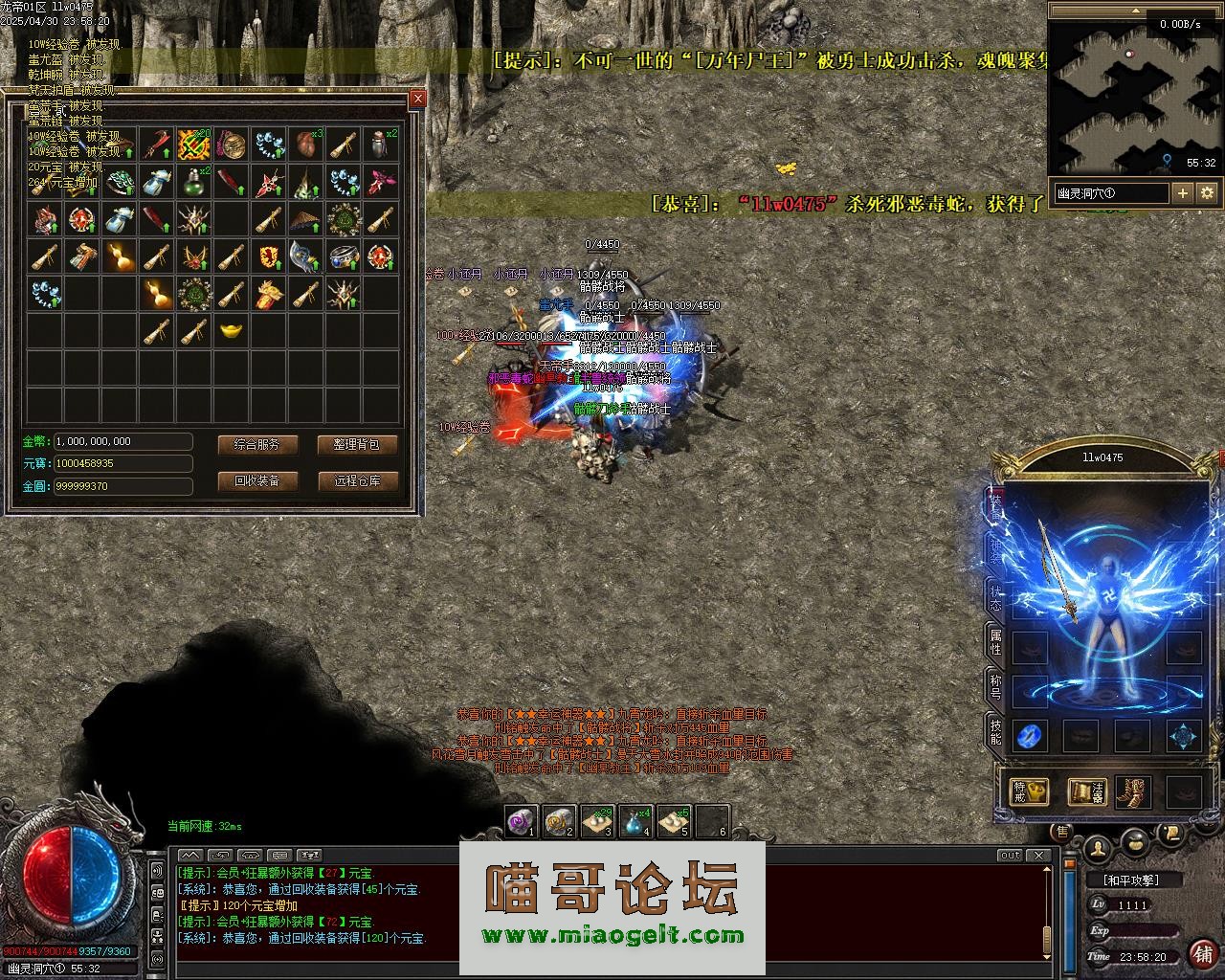Select 回收装备 recycle equipment button
Image resolution: width=1225 pixels, height=980 pixels.
coord(257,480)
